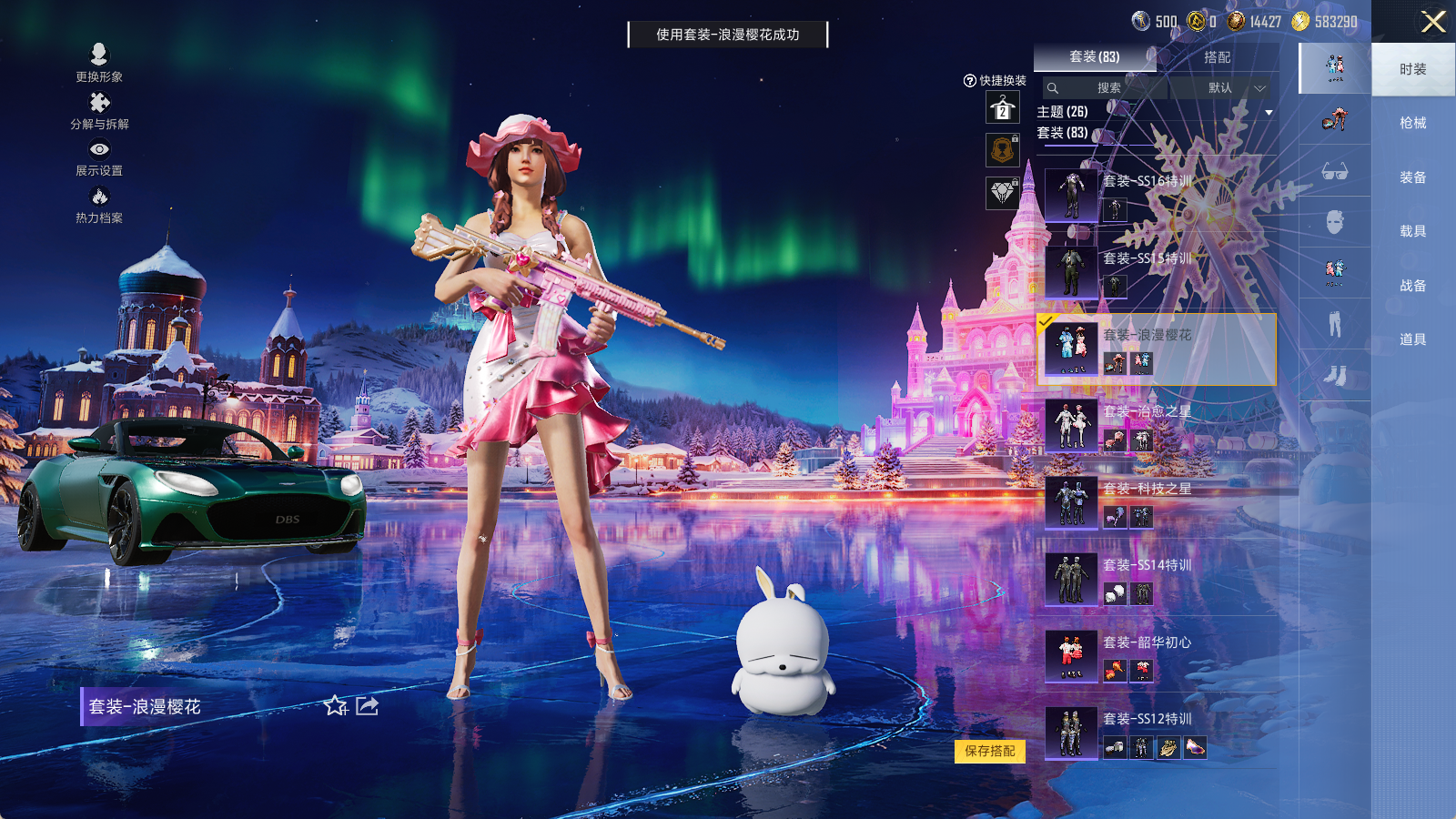
Task: Share the outfit with arrow icon
Action: tap(368, 706)
